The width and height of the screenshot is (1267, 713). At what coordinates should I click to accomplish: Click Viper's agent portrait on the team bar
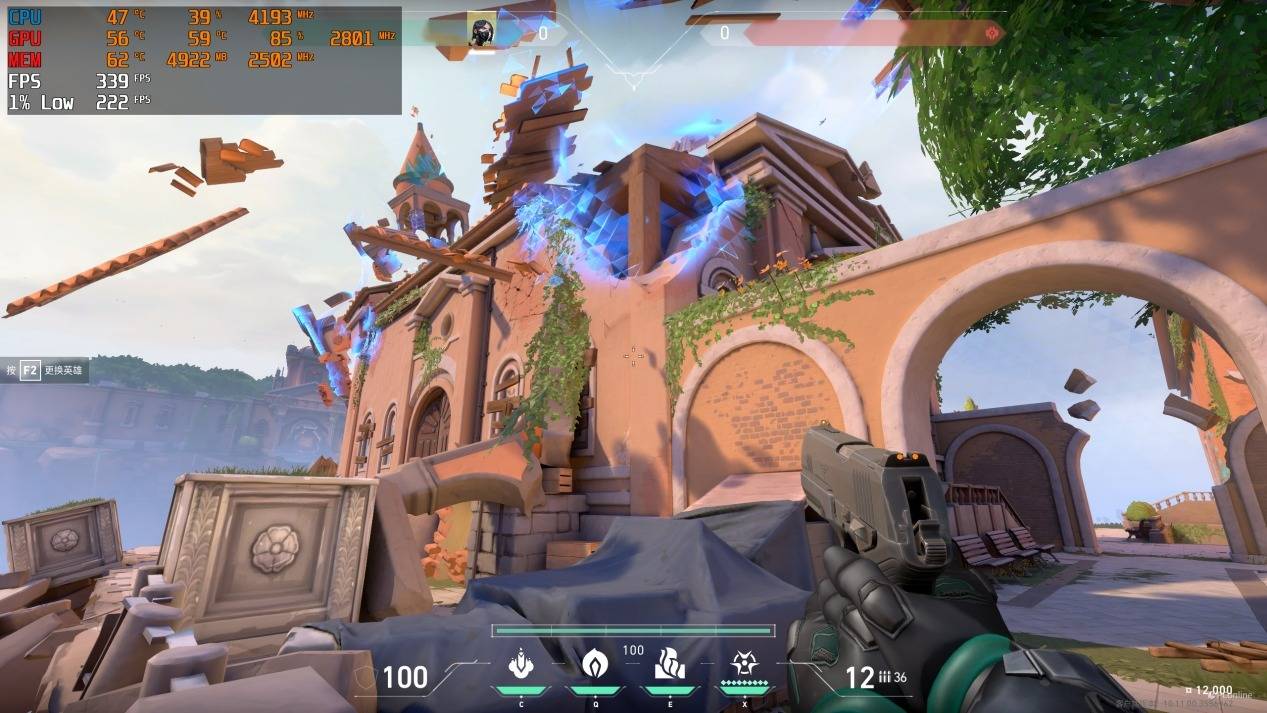(x=481, y=32)
